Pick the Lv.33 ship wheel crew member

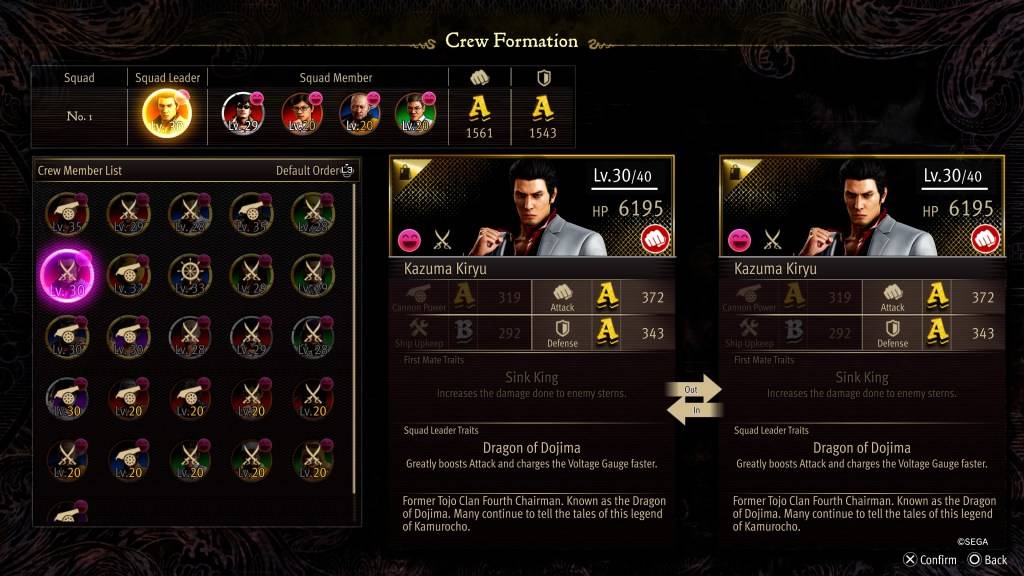189,274
